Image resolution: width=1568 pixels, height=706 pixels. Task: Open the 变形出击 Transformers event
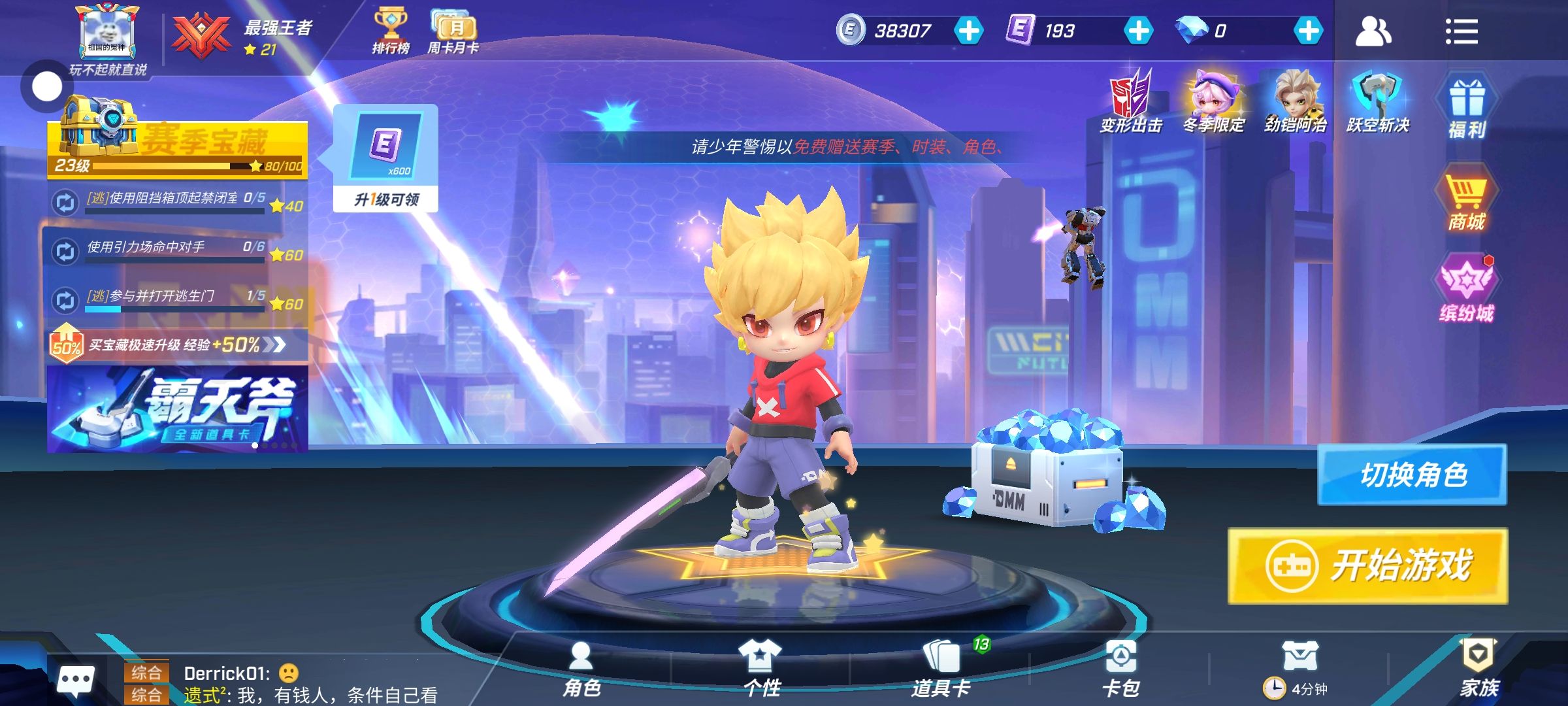[1131, 101]
